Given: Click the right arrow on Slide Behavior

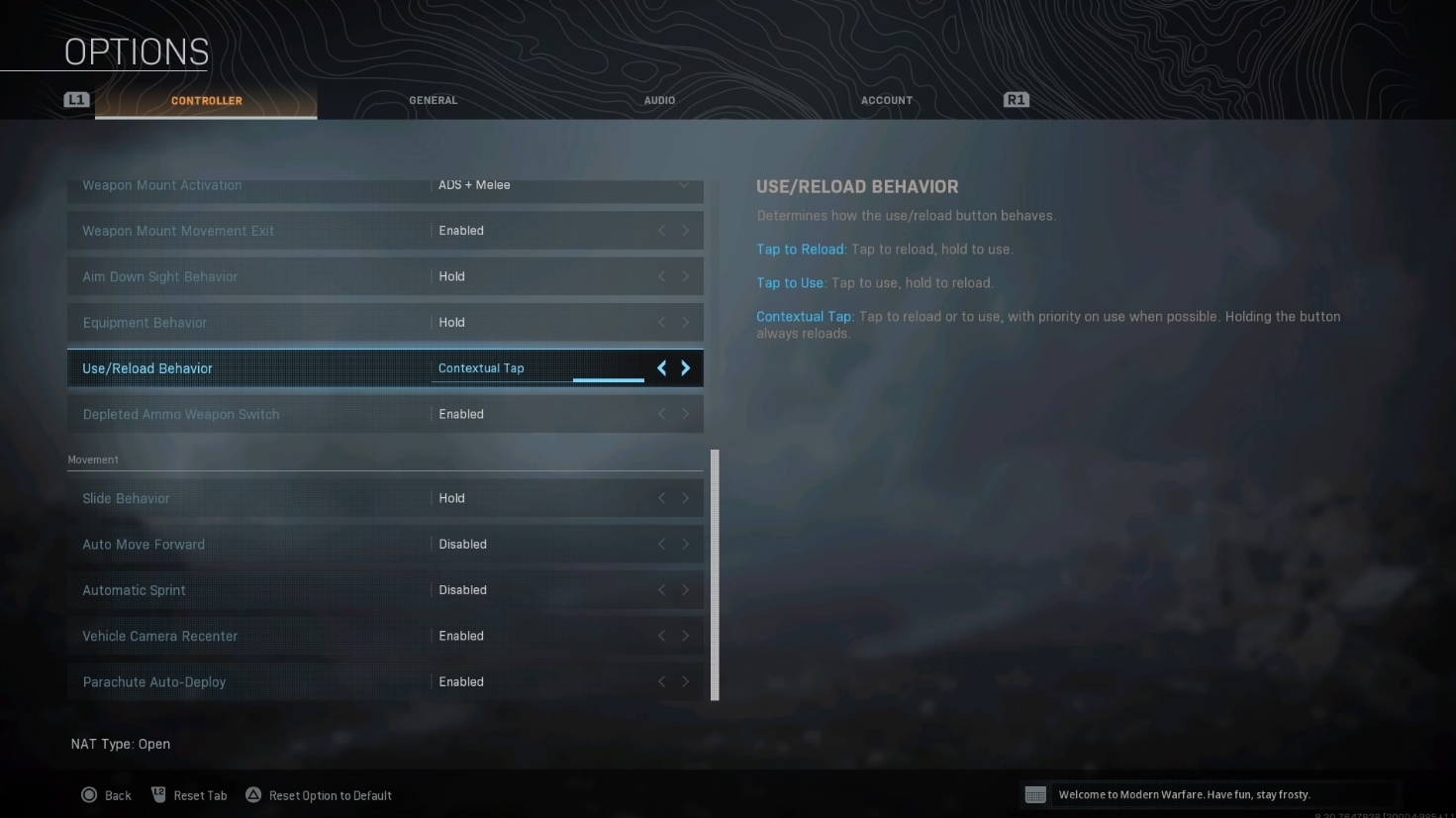Looking at the screenshot, I should [x=685, y=498].
